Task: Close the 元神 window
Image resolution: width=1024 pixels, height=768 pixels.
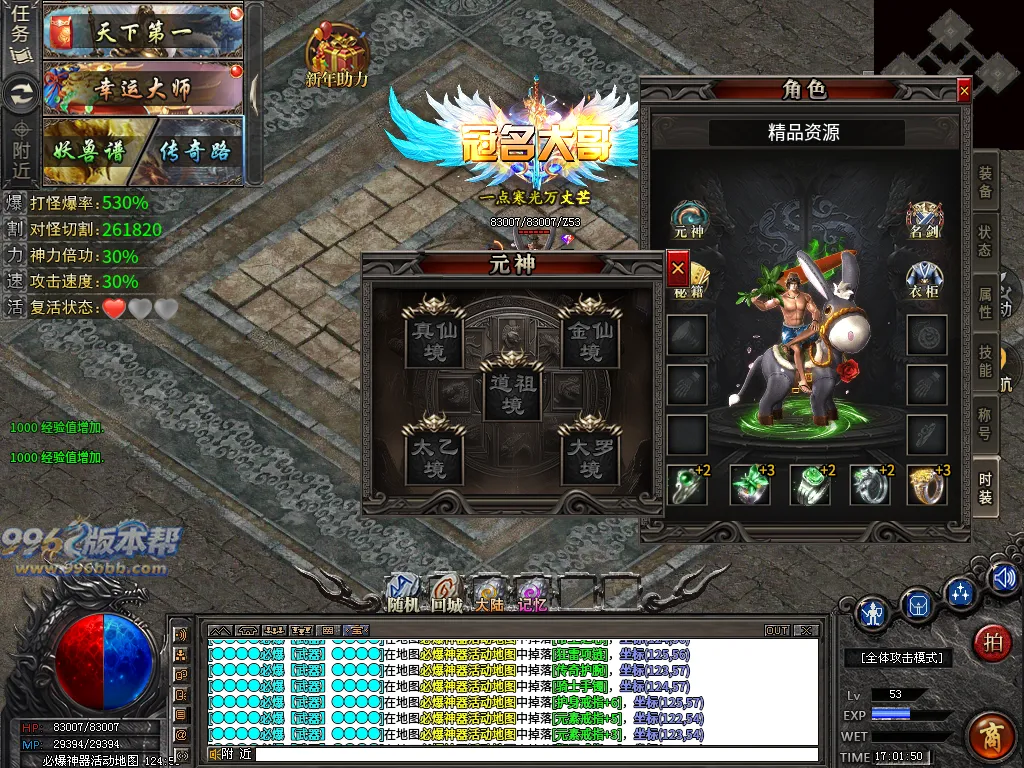Action: tap(678, 268)
